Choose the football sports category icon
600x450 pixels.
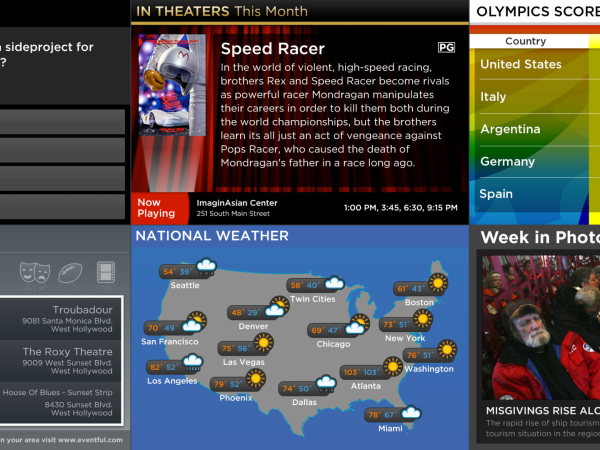coord(68,270)
